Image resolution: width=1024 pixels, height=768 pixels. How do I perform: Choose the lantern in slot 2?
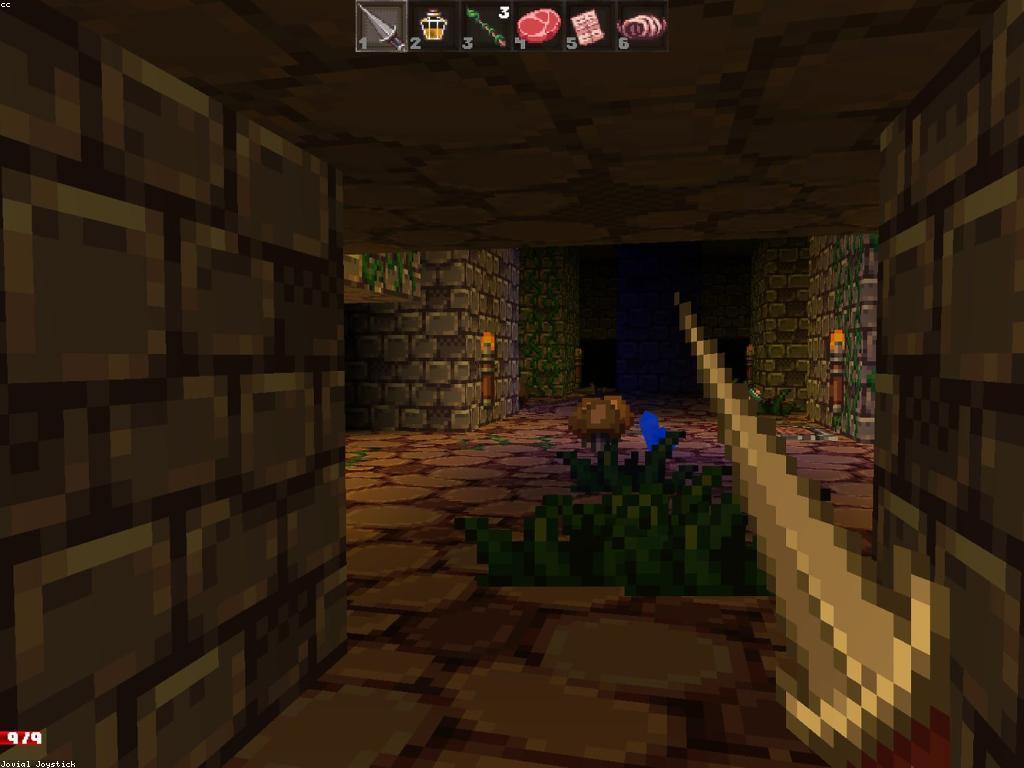click(x=433, y=26)
